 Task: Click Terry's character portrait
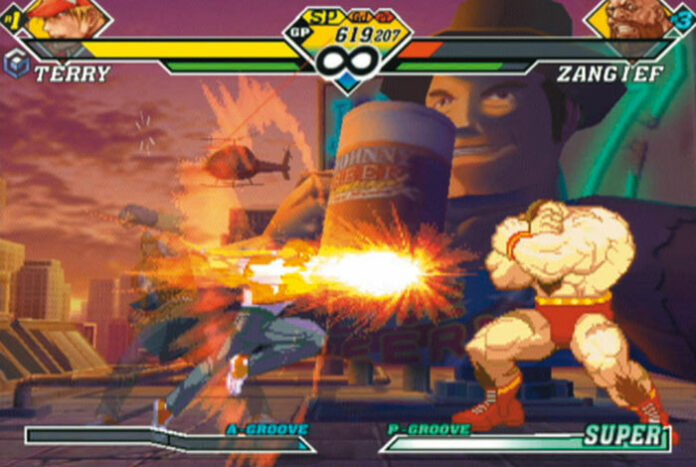click(x=62, y=19)
